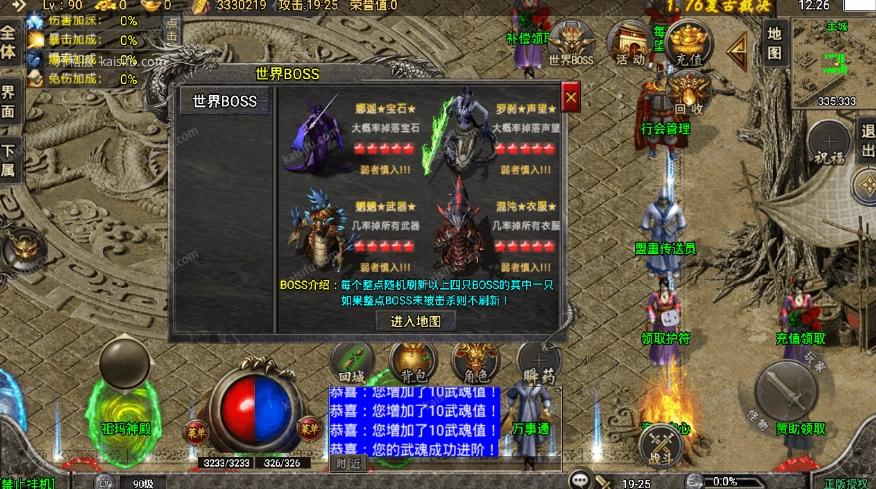
Task: Click the 退出 exit button
Action: click(866, 140)
